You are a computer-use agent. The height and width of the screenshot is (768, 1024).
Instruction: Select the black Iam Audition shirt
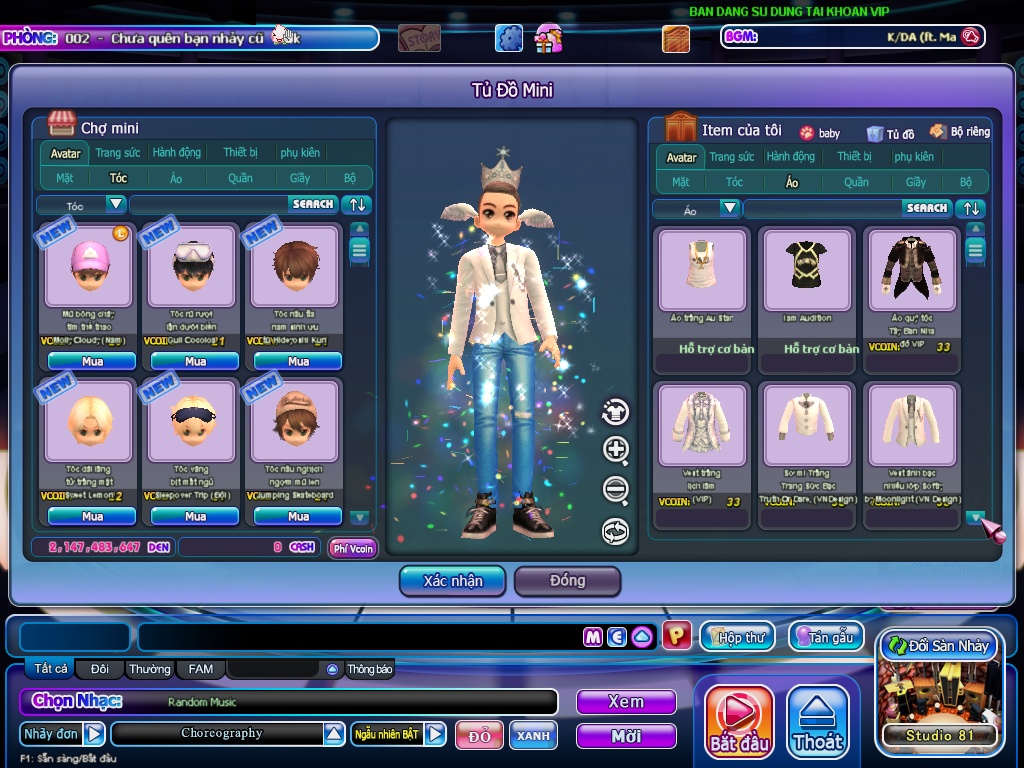[x=807, y=270]
